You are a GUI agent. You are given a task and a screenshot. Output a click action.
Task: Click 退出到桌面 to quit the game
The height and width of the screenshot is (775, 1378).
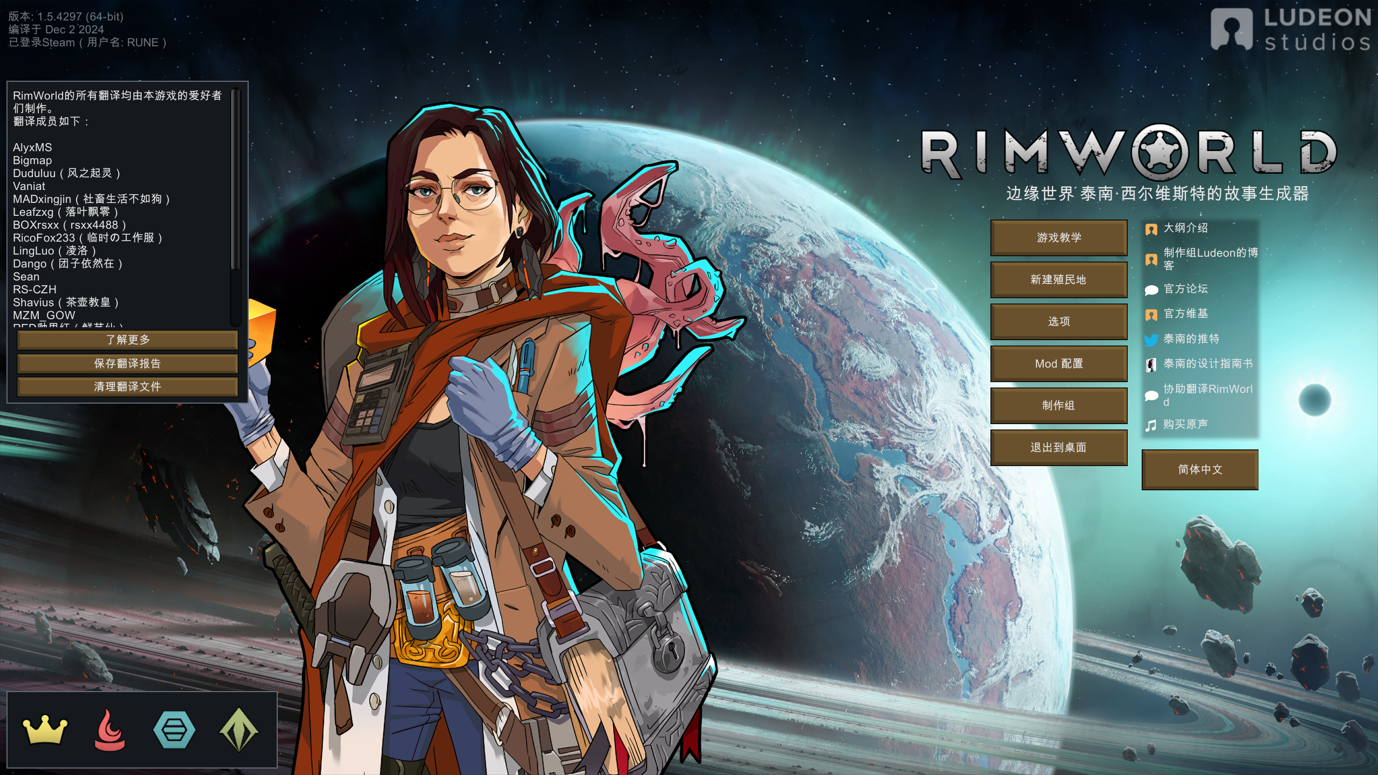(1058, 447)
